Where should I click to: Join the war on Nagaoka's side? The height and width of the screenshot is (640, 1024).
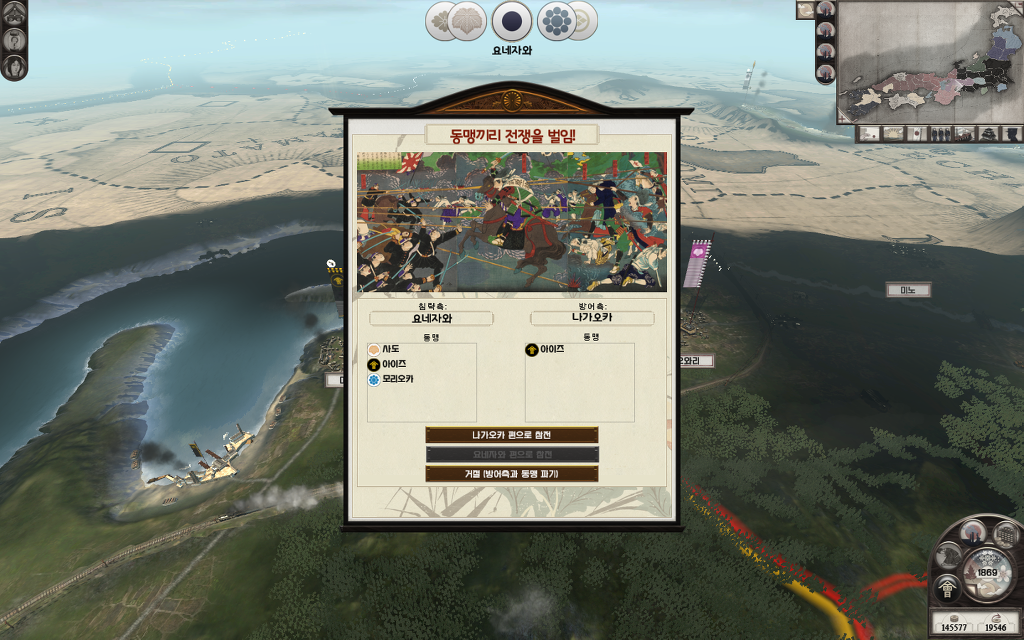(511, 435)
